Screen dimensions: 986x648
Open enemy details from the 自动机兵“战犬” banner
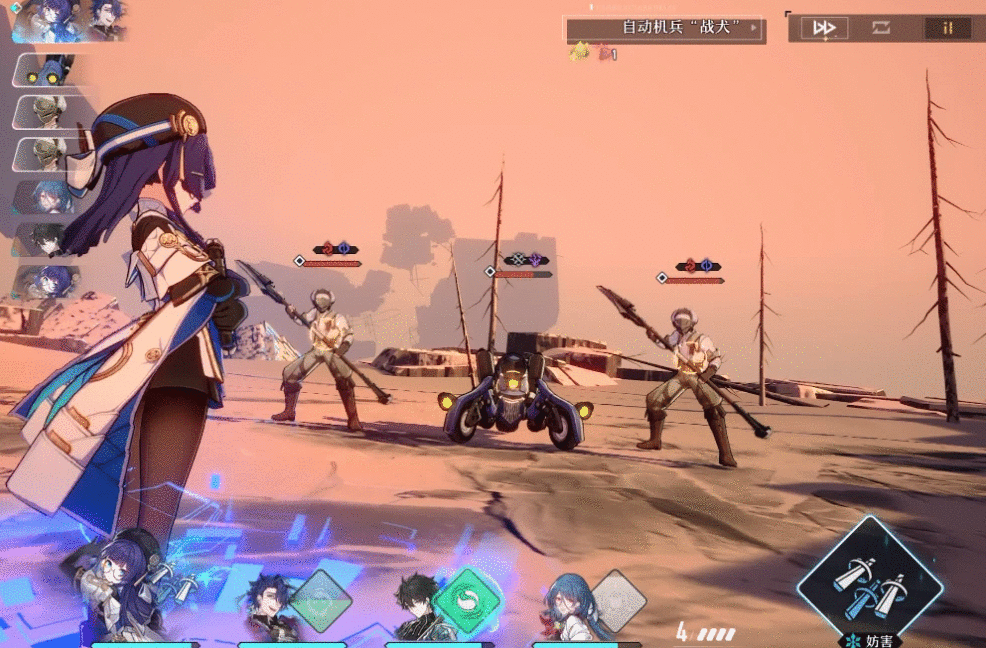[x=665, y=28]
